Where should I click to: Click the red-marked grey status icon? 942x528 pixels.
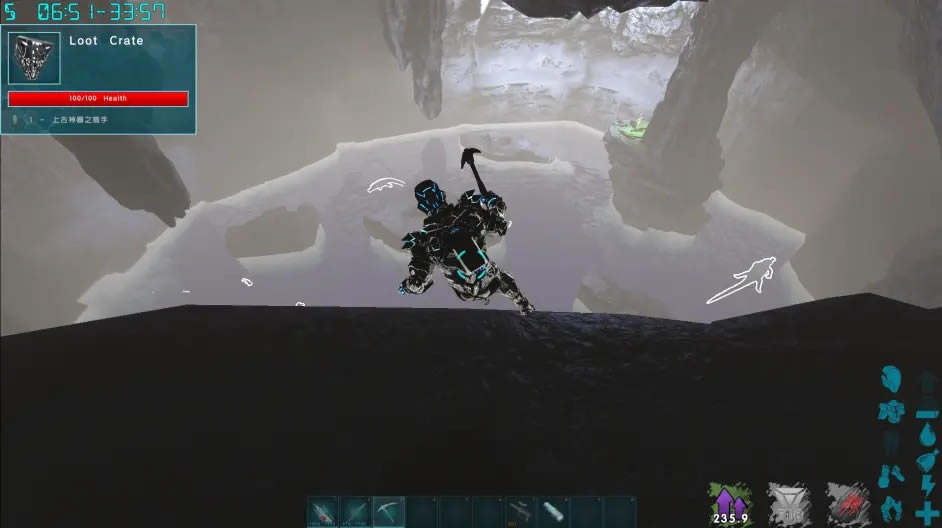pos(847,503)
